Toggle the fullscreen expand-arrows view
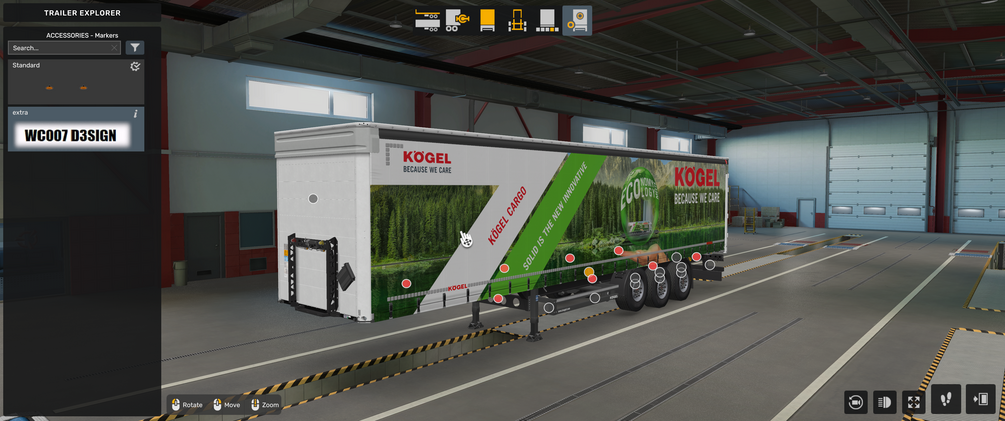 [913, 401]
